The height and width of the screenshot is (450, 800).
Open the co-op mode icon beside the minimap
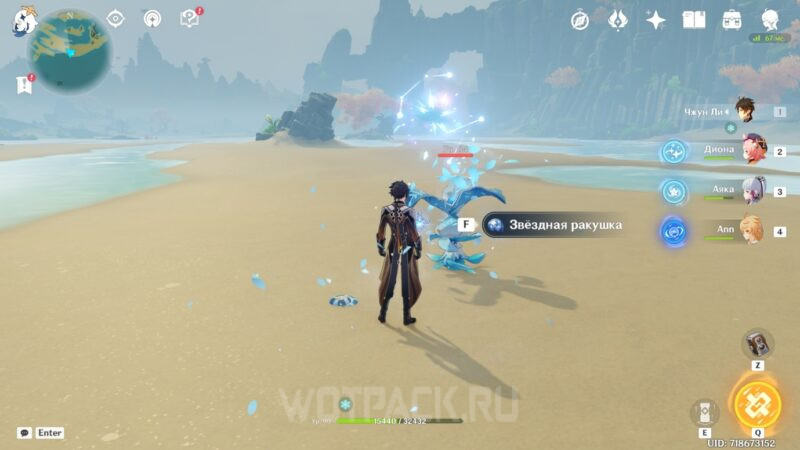click(152, 18)
